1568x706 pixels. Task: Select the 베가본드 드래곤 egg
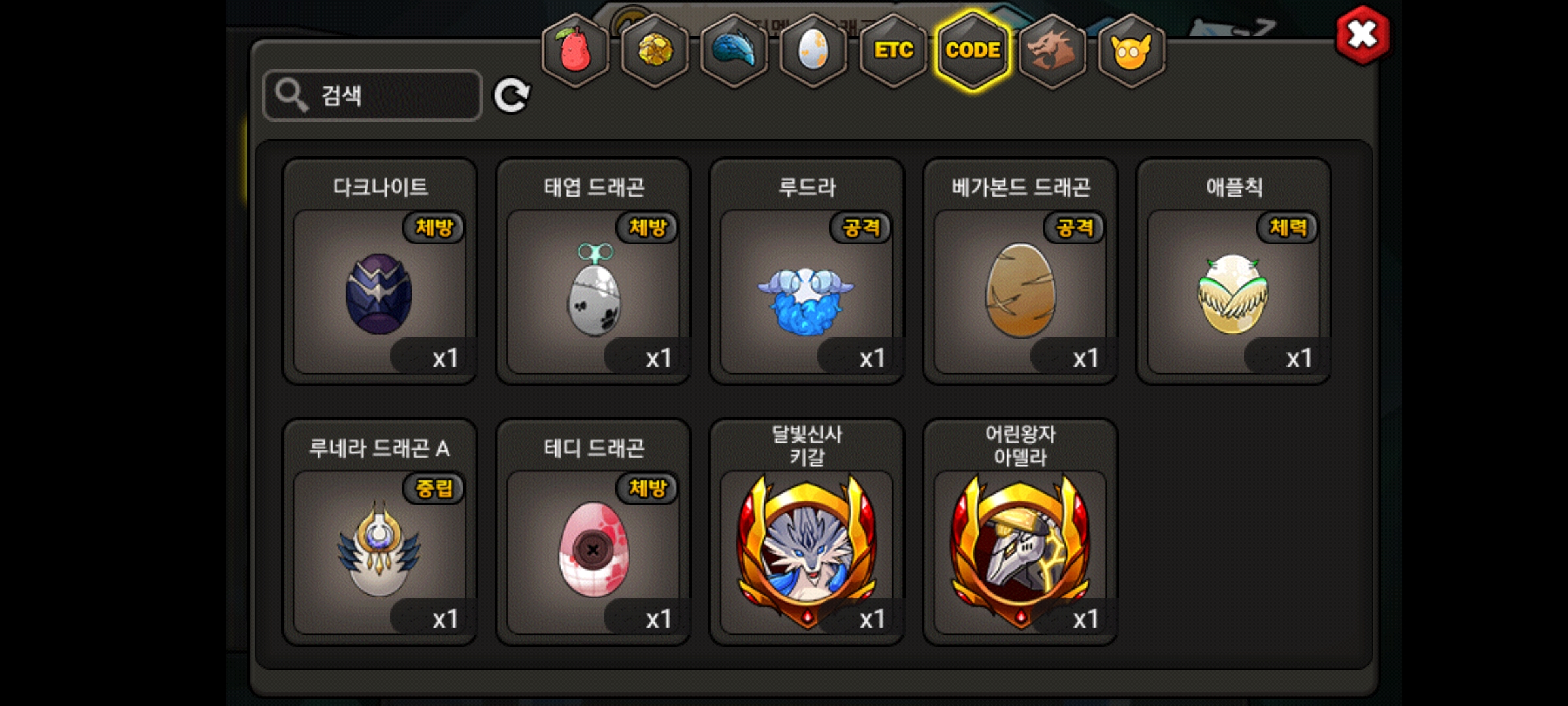pos(1020,292)
